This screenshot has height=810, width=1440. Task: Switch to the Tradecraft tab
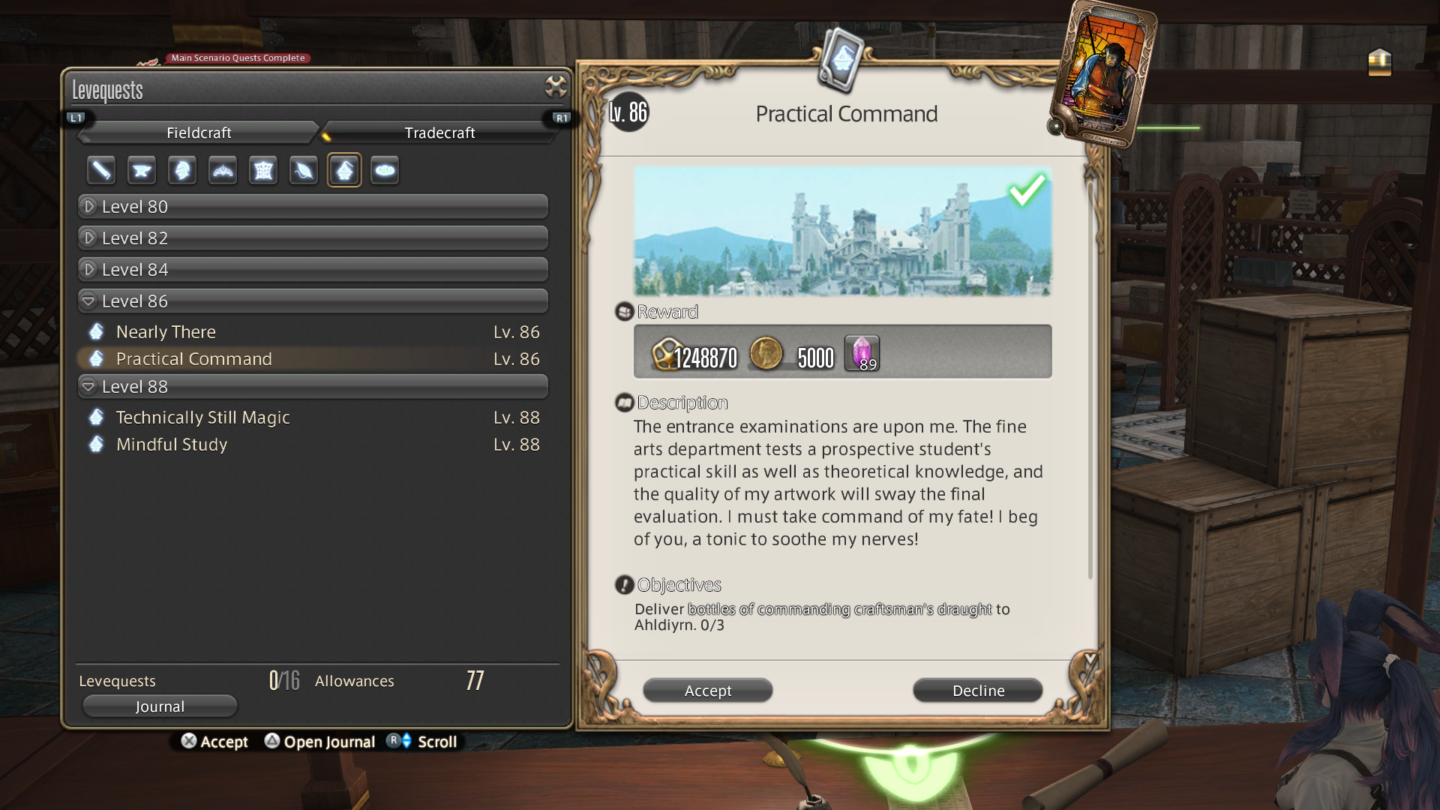coord(440,132)
